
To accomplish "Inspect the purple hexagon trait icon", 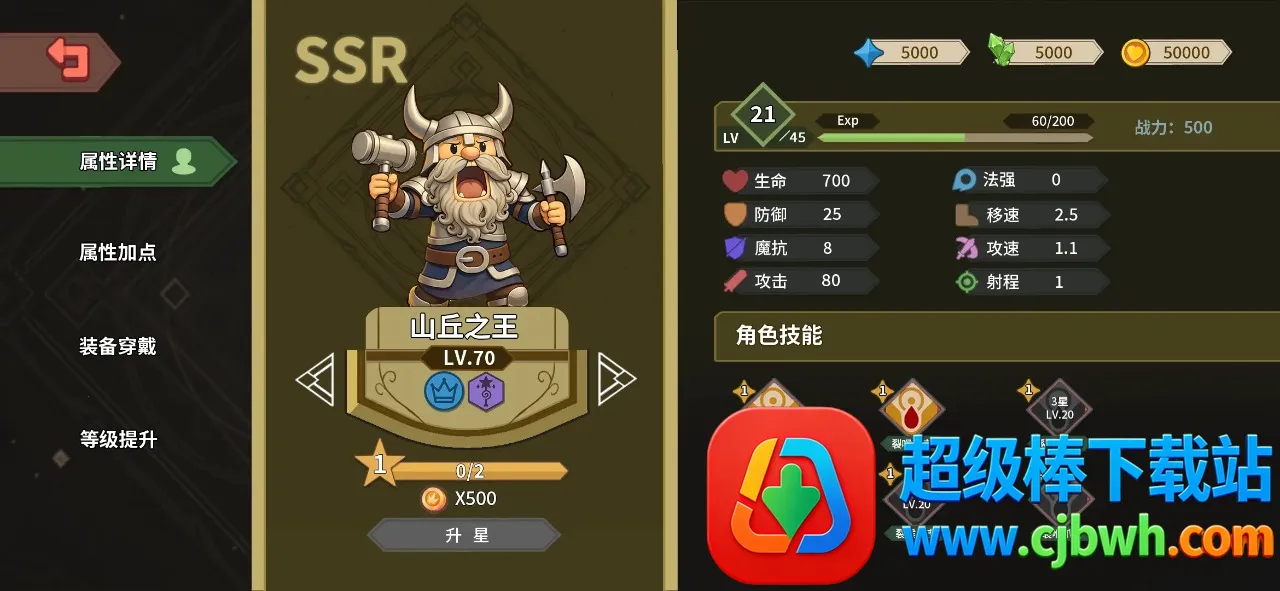I will point(487,390).
